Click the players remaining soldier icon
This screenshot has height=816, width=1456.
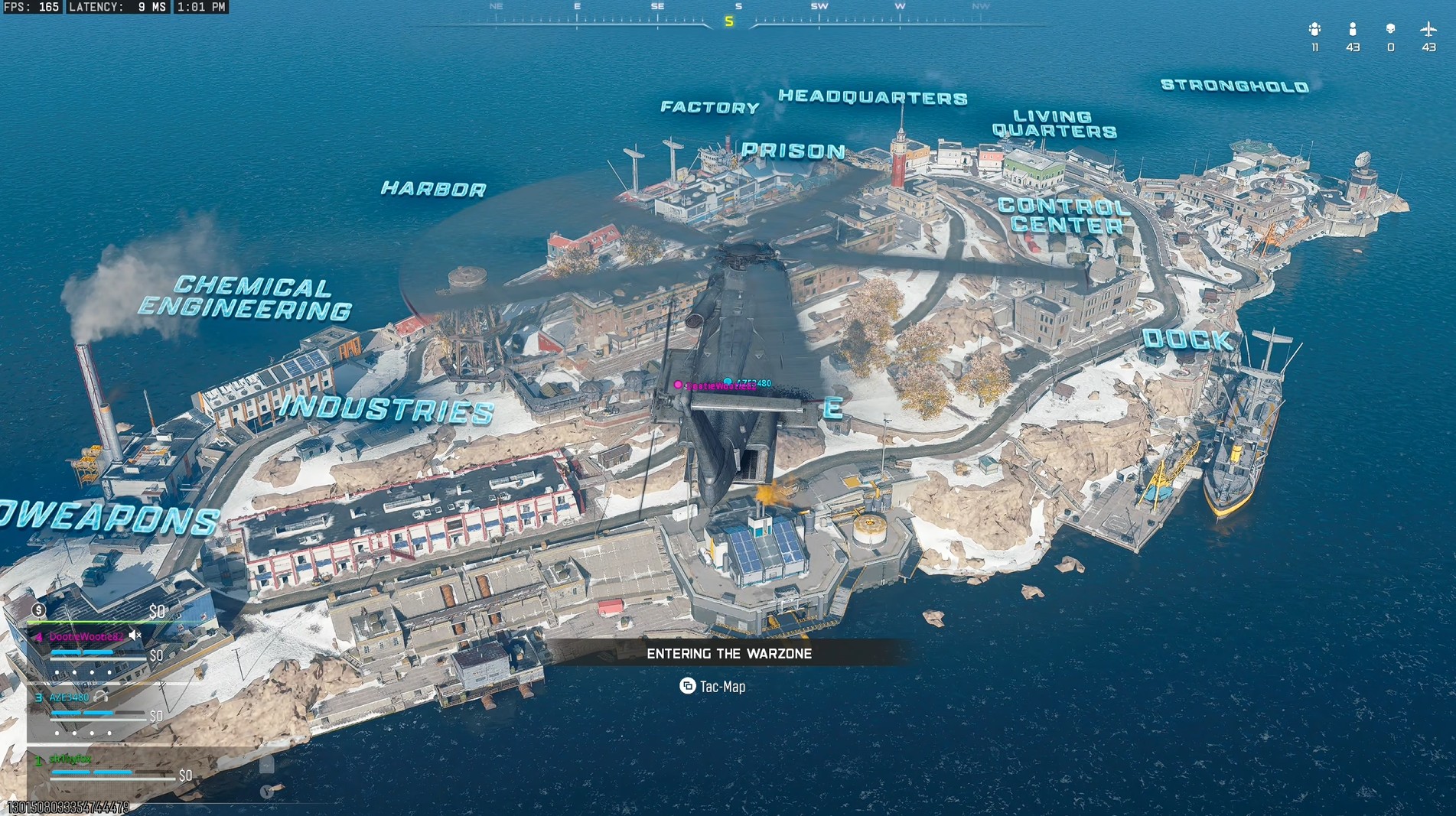coord(1351,32)
